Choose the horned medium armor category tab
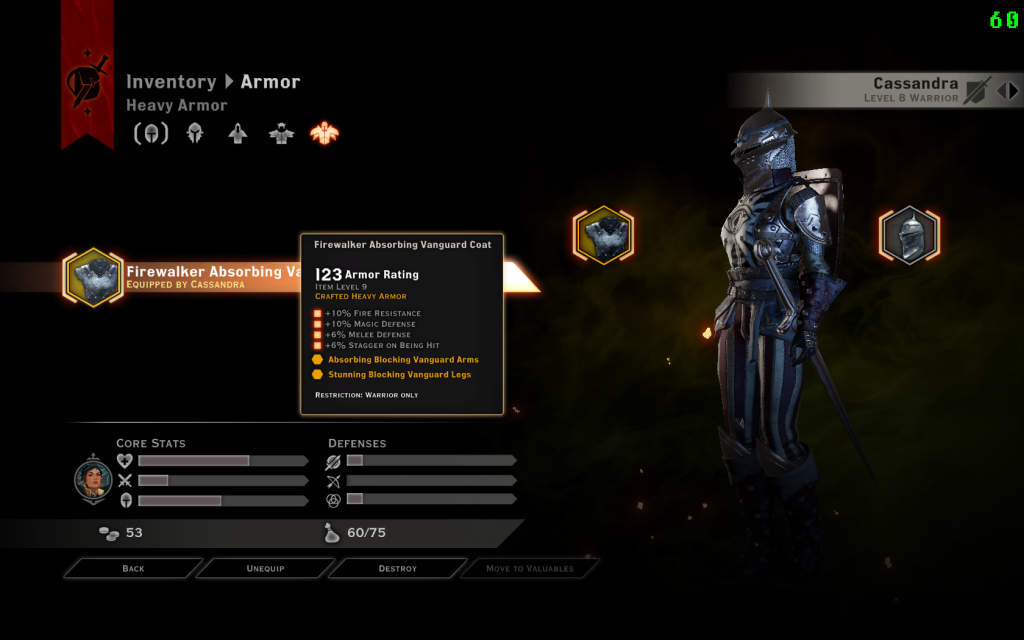Image resolution: width=1024 pixels, height=640 pixels. click(281, 133)
